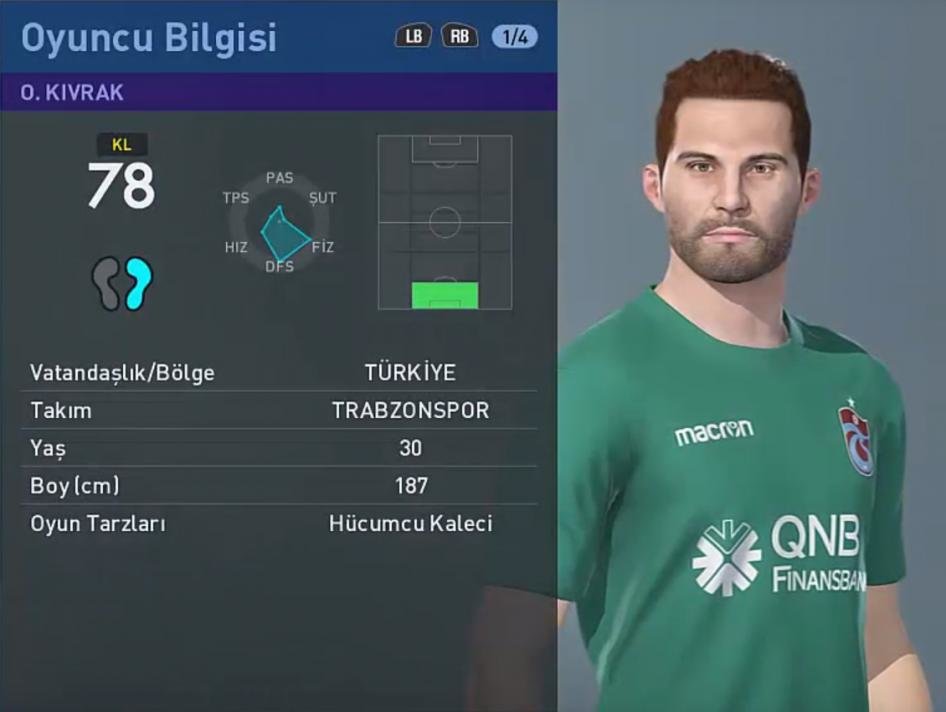Click the pitch position diagram
The height and width of the screenshot is (712, 946).
click(x=445, y=222)
